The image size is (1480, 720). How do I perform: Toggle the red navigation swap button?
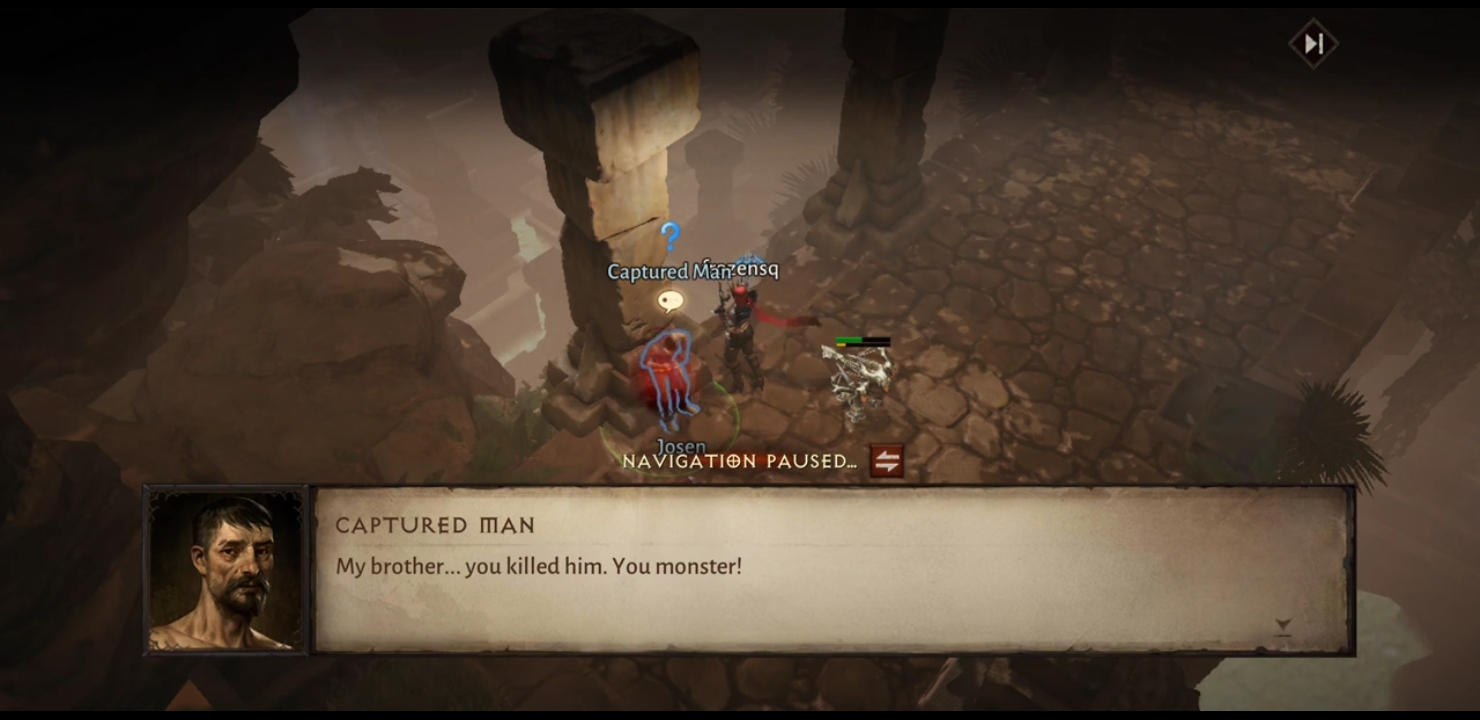[x=886, y=461]
